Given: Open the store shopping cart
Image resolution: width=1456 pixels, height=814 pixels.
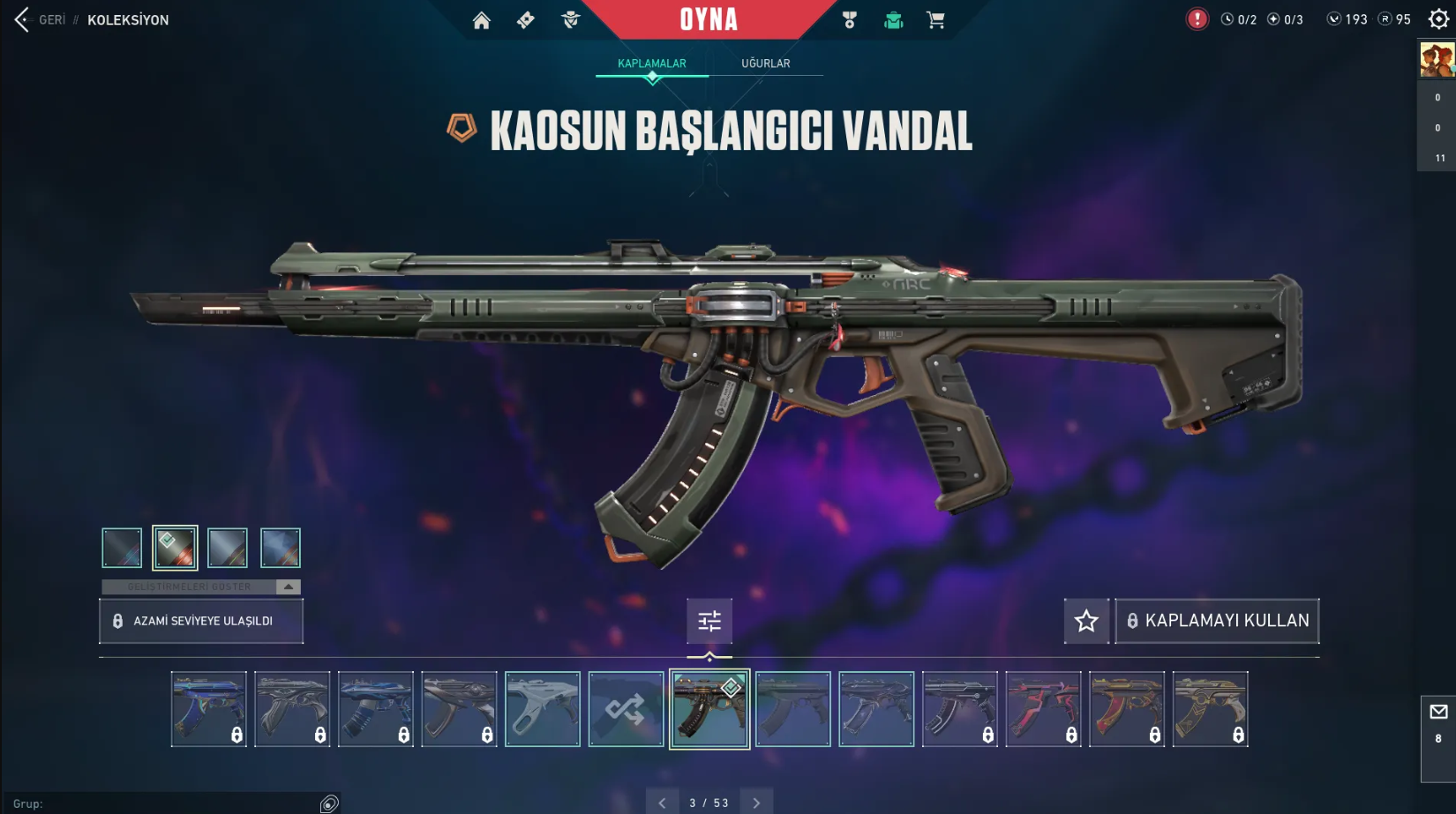Looking at the screenshot, I should (x=935, y=20).
